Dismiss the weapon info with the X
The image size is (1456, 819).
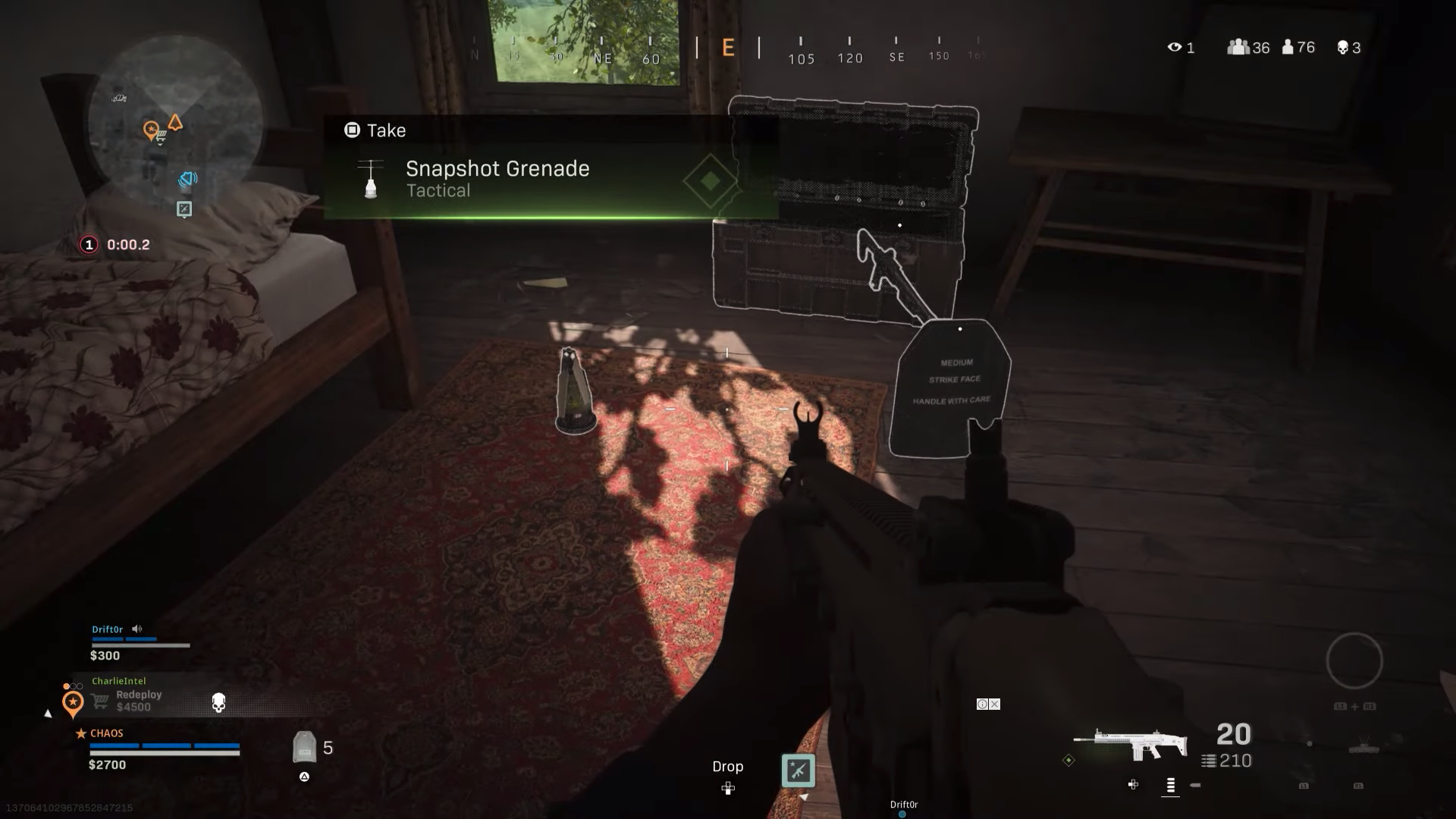pos(994,704)
